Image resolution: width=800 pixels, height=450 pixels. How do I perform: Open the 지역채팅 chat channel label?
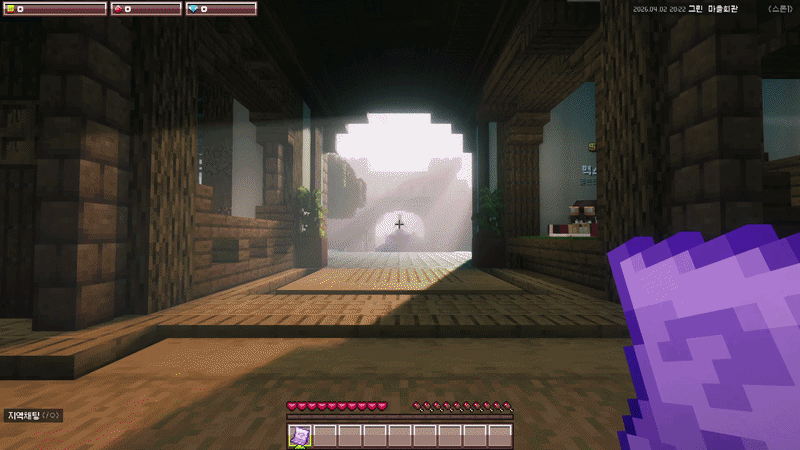tap(34, 415)
